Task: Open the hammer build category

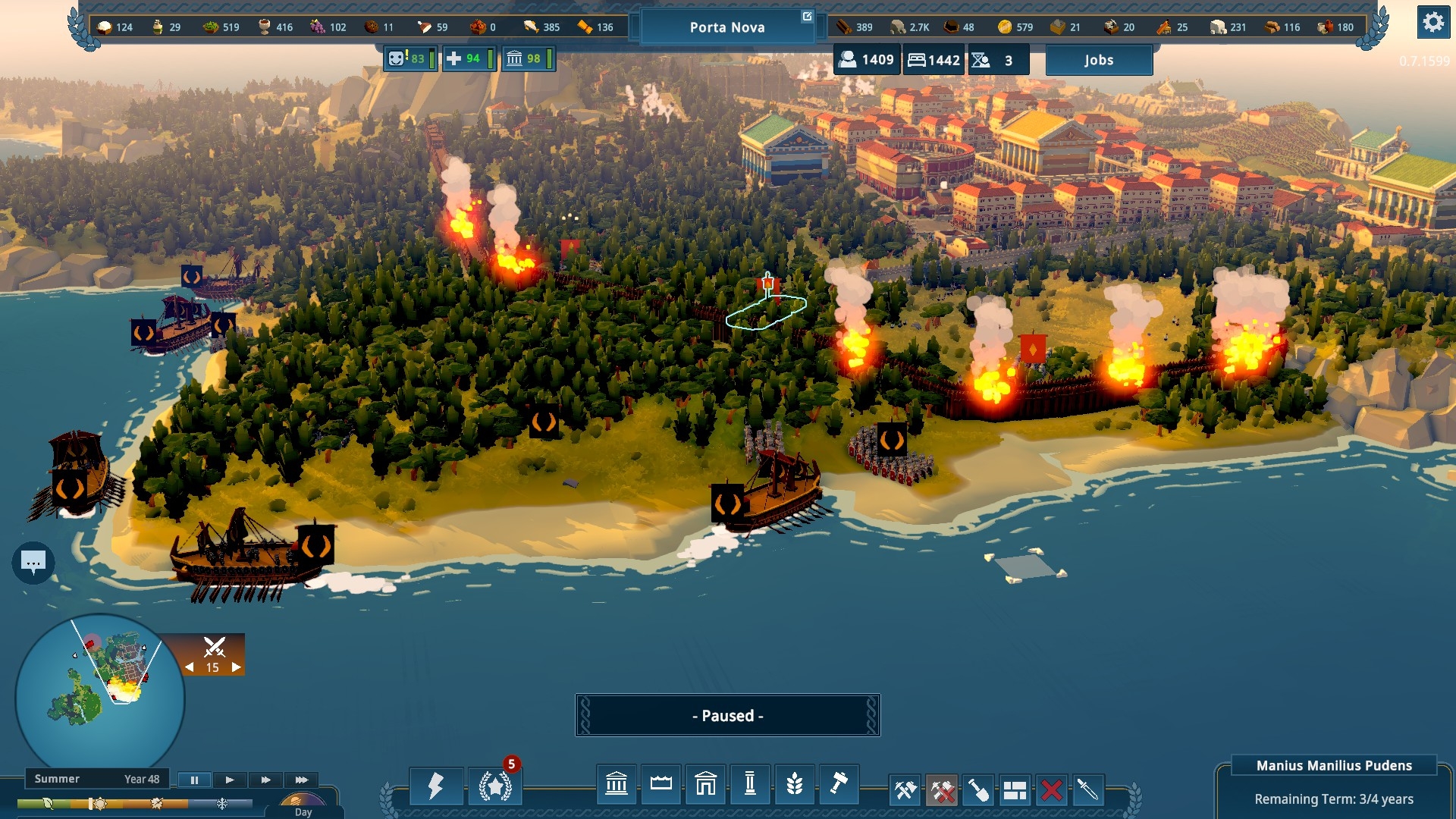Action: pos(839,784)
